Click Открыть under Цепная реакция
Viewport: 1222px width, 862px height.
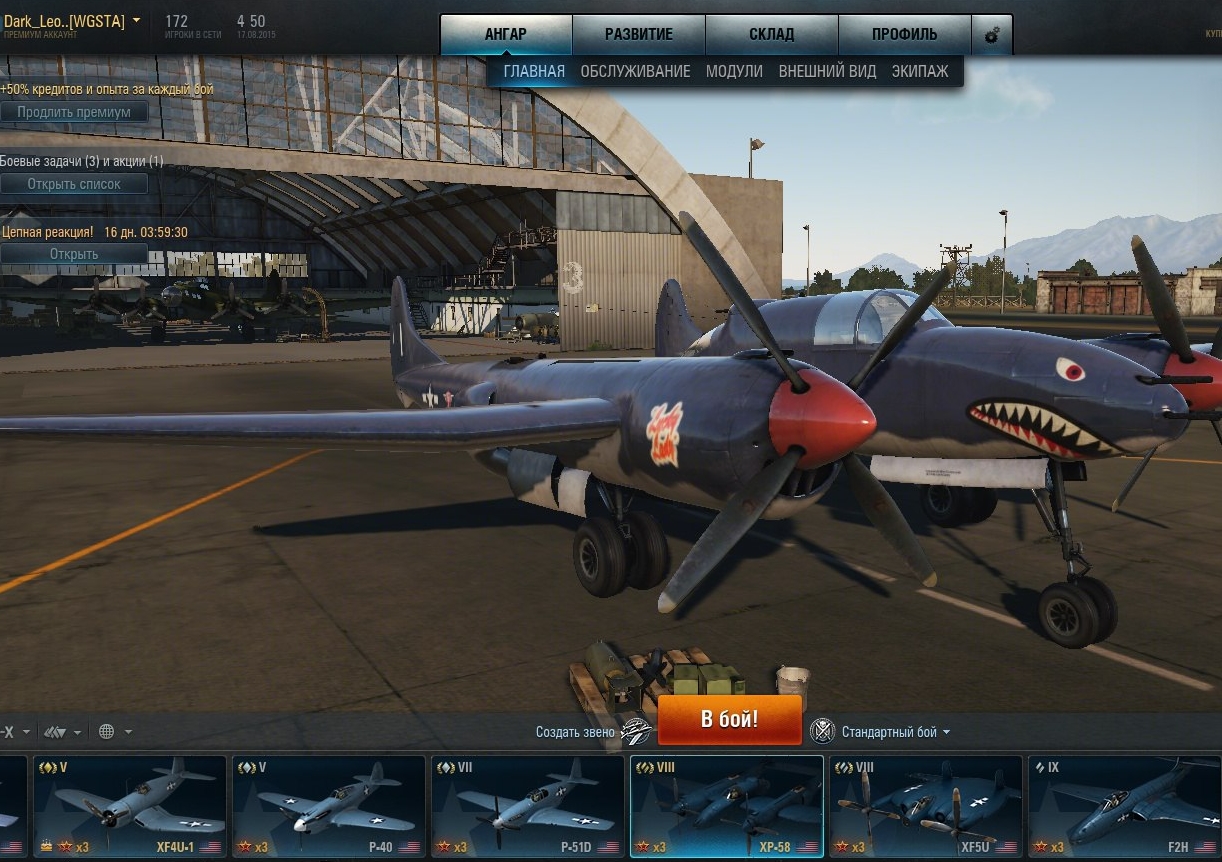(74, 254)
